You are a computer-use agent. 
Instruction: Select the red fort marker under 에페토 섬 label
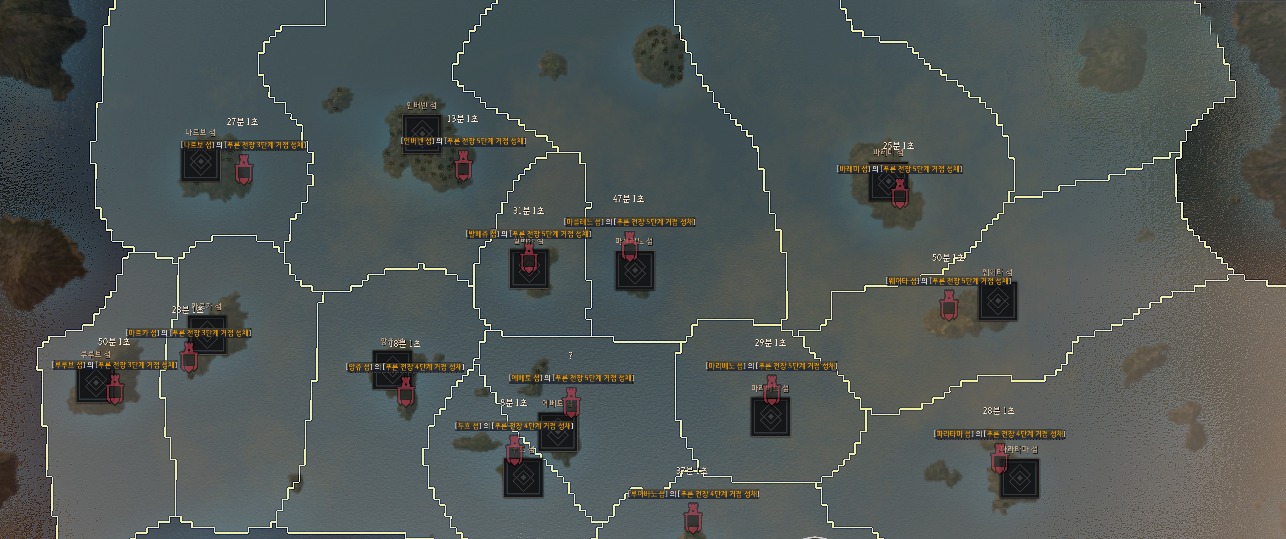[x=571, y=401]
